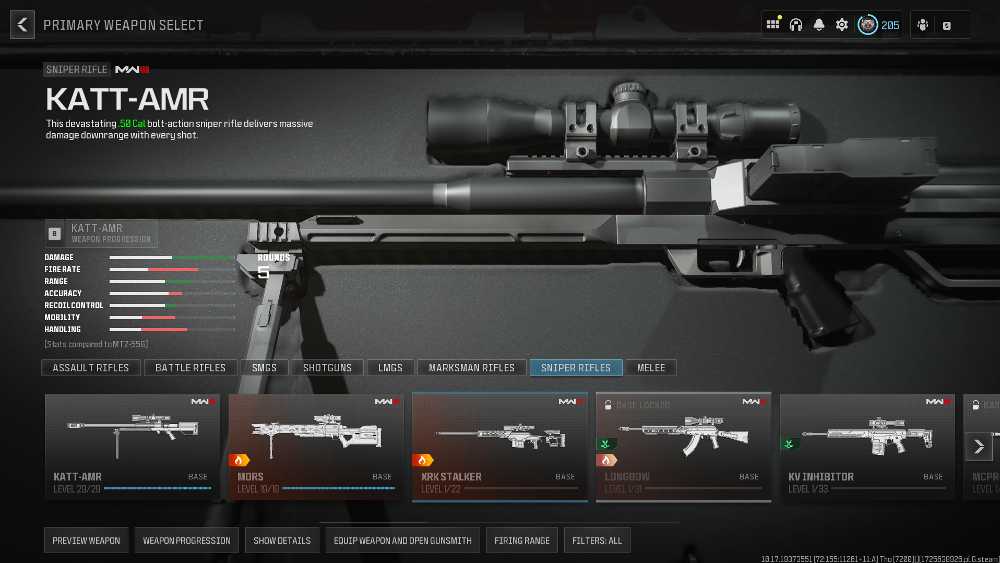
Task: Switch to the LMGs tab
Action: click(390, 368)
